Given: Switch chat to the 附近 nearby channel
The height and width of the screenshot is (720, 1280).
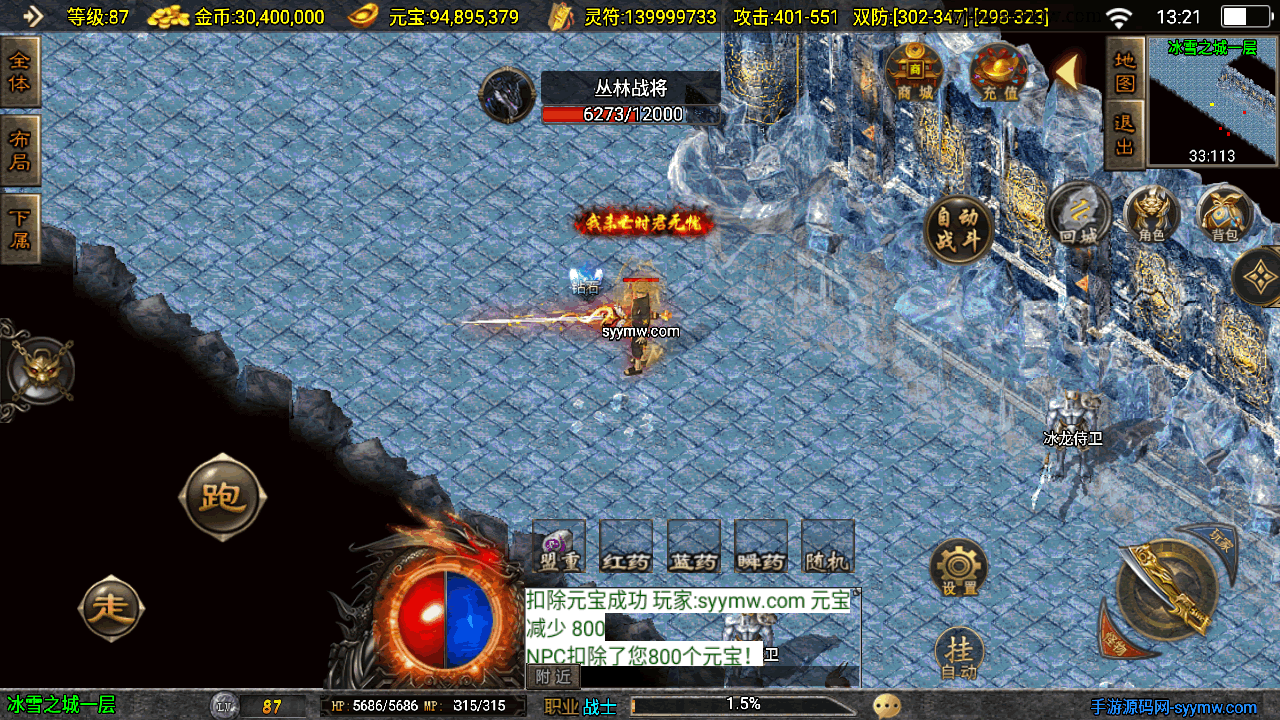Looking at the screenshot, I should [552, 677].
